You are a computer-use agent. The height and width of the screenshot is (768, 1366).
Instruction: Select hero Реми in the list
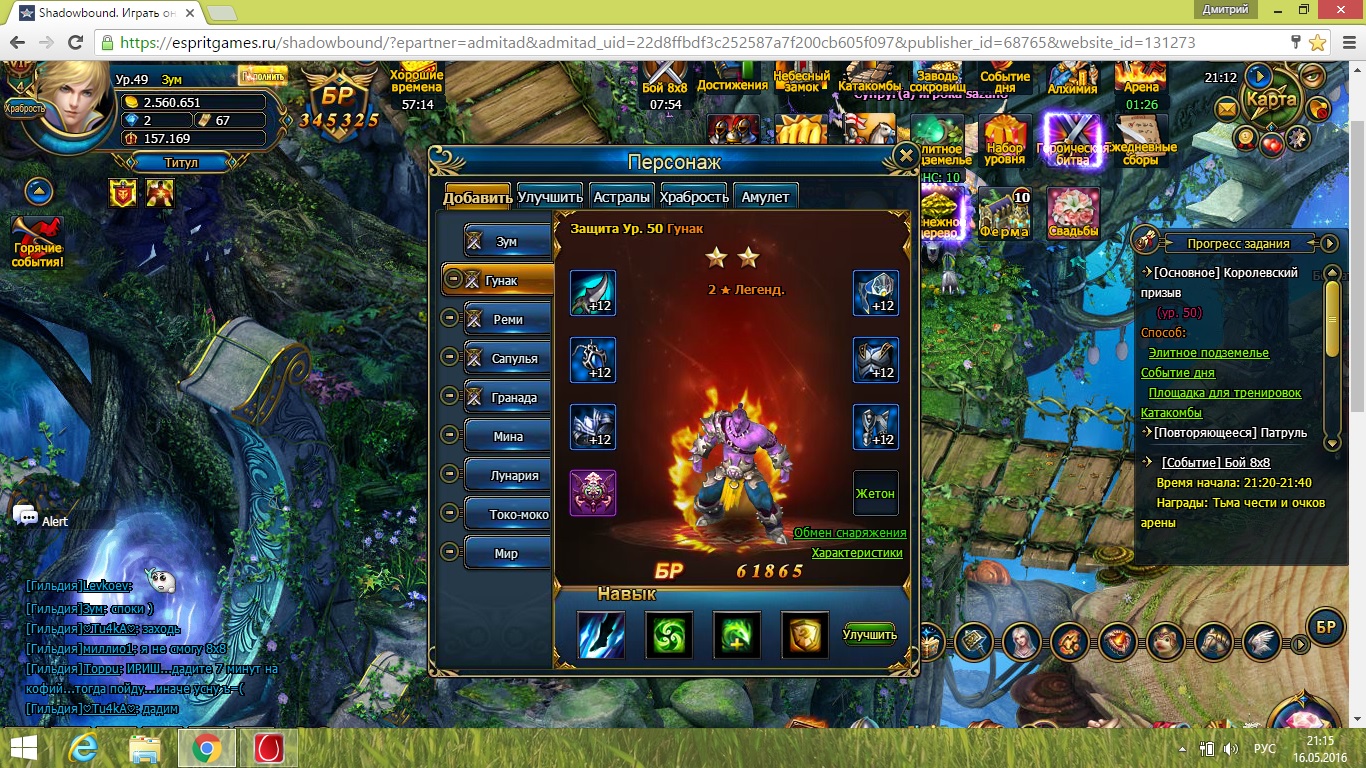(x=507, y=320)
